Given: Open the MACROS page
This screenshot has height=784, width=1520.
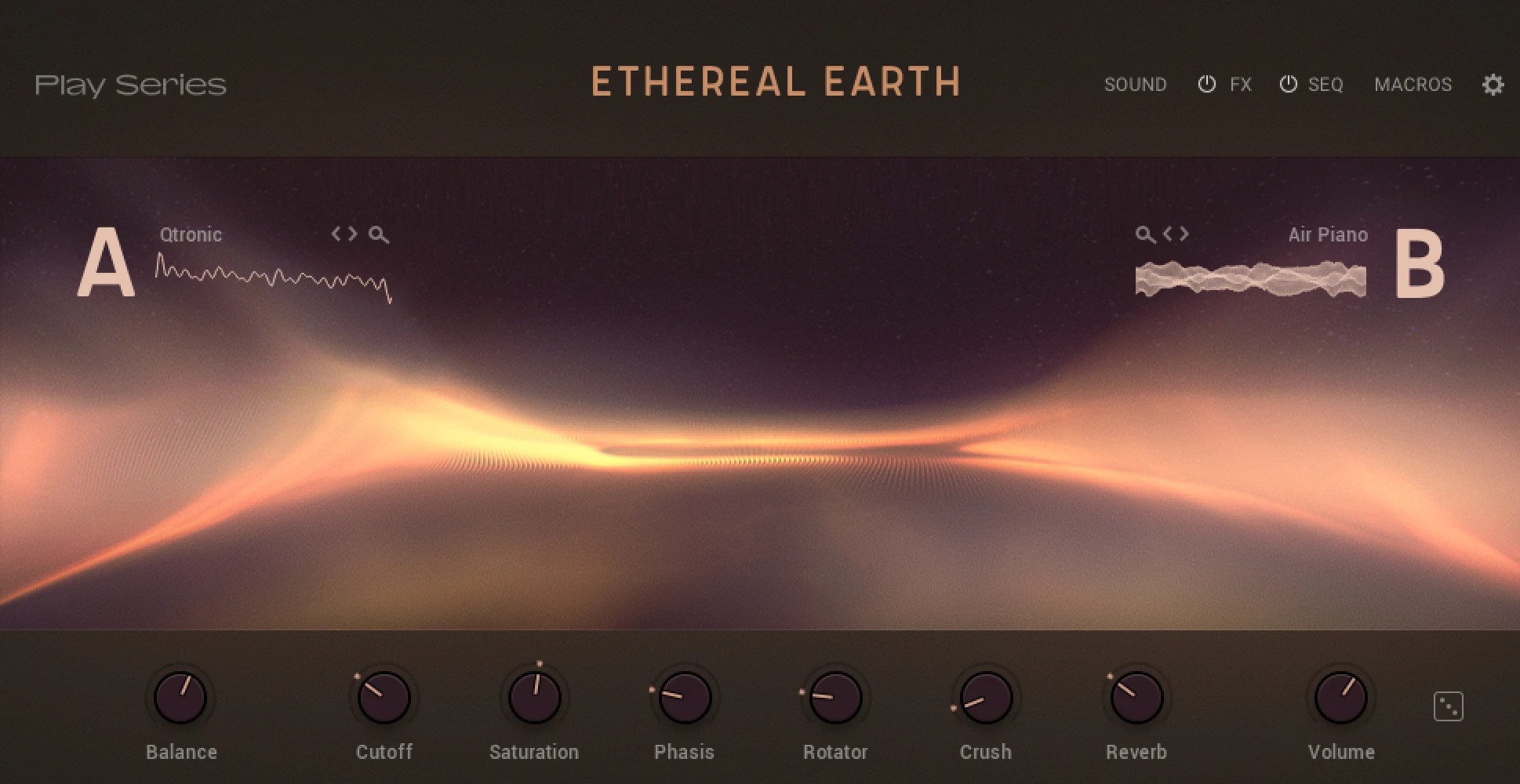Looking at the screenshot, I should [1413, 84].
